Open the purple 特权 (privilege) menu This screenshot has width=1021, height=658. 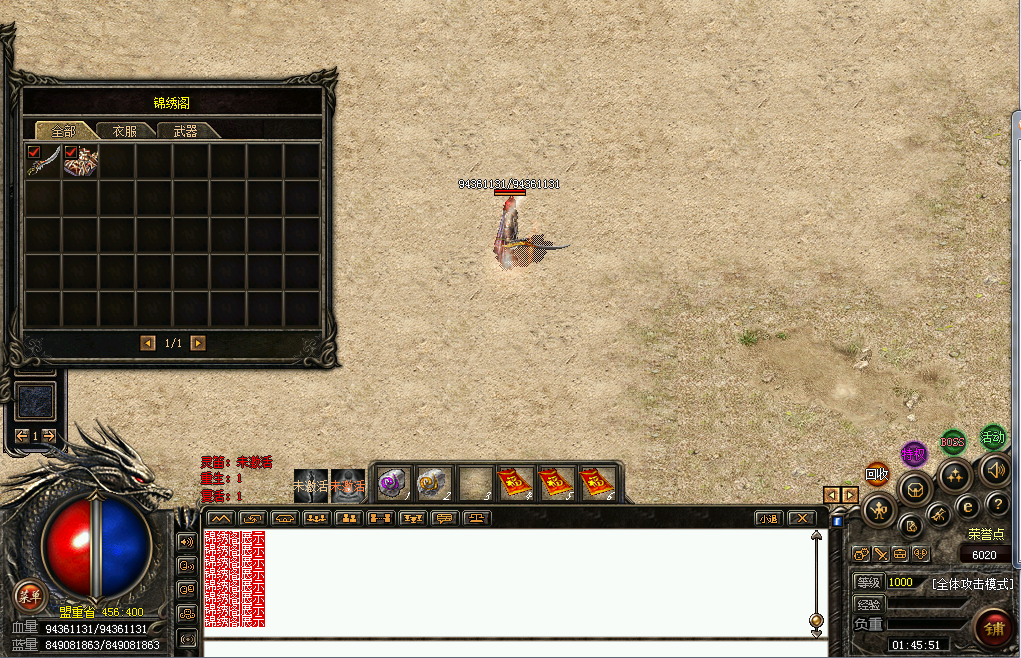pos(914,454)
